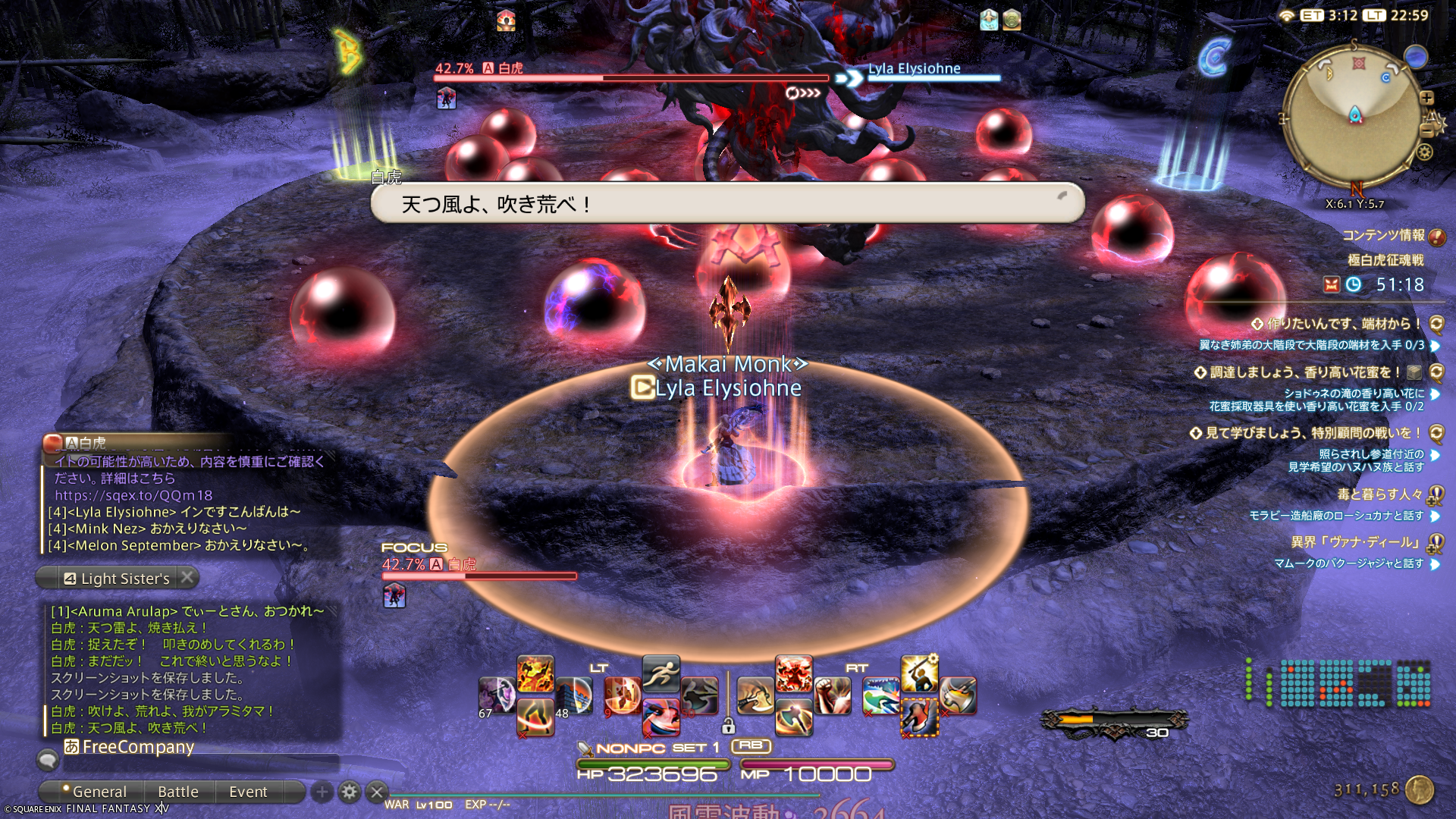
Task: Close the Light Sister's chat tab
Action: click(187, 578)
